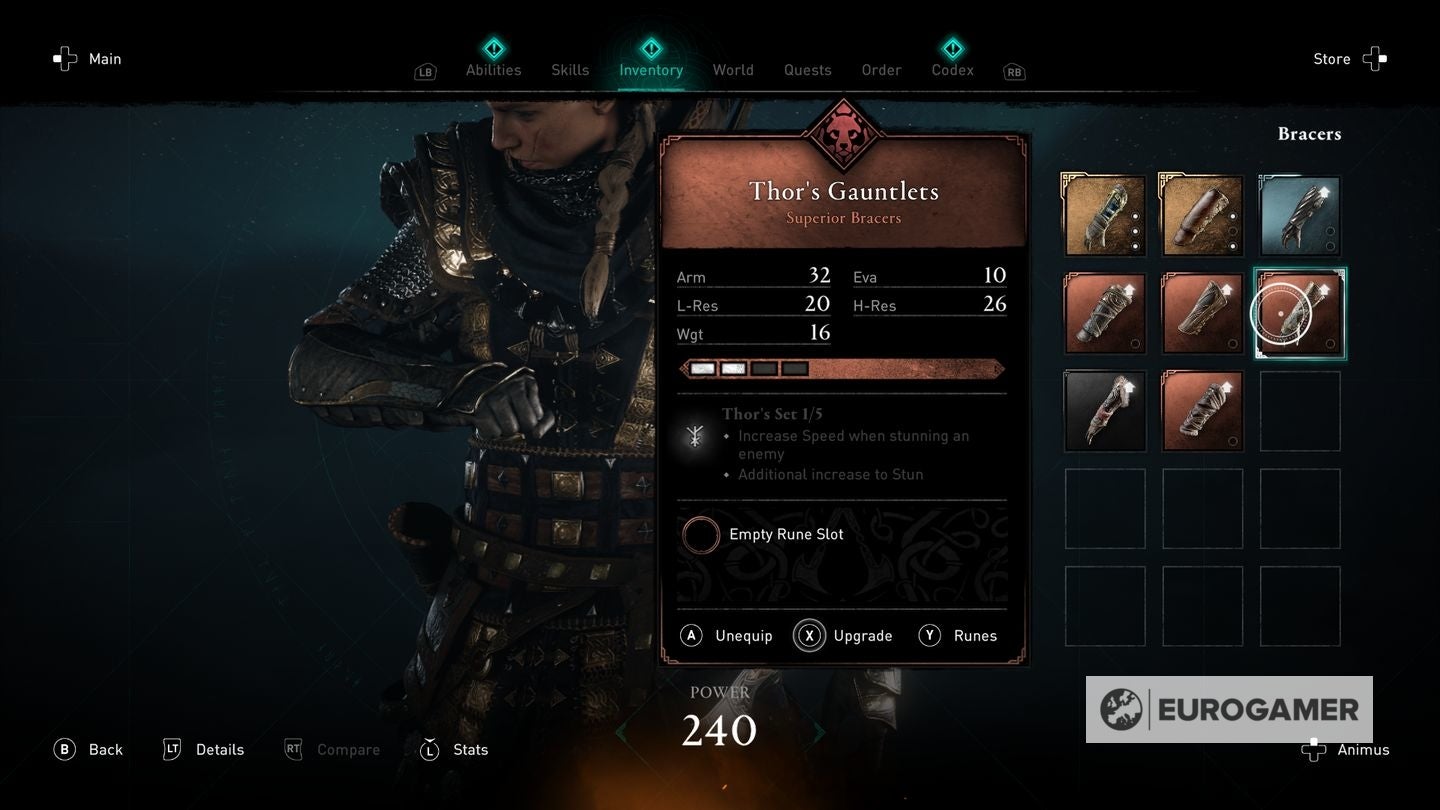Select the bracer on the blue background

pos(1299,216)
